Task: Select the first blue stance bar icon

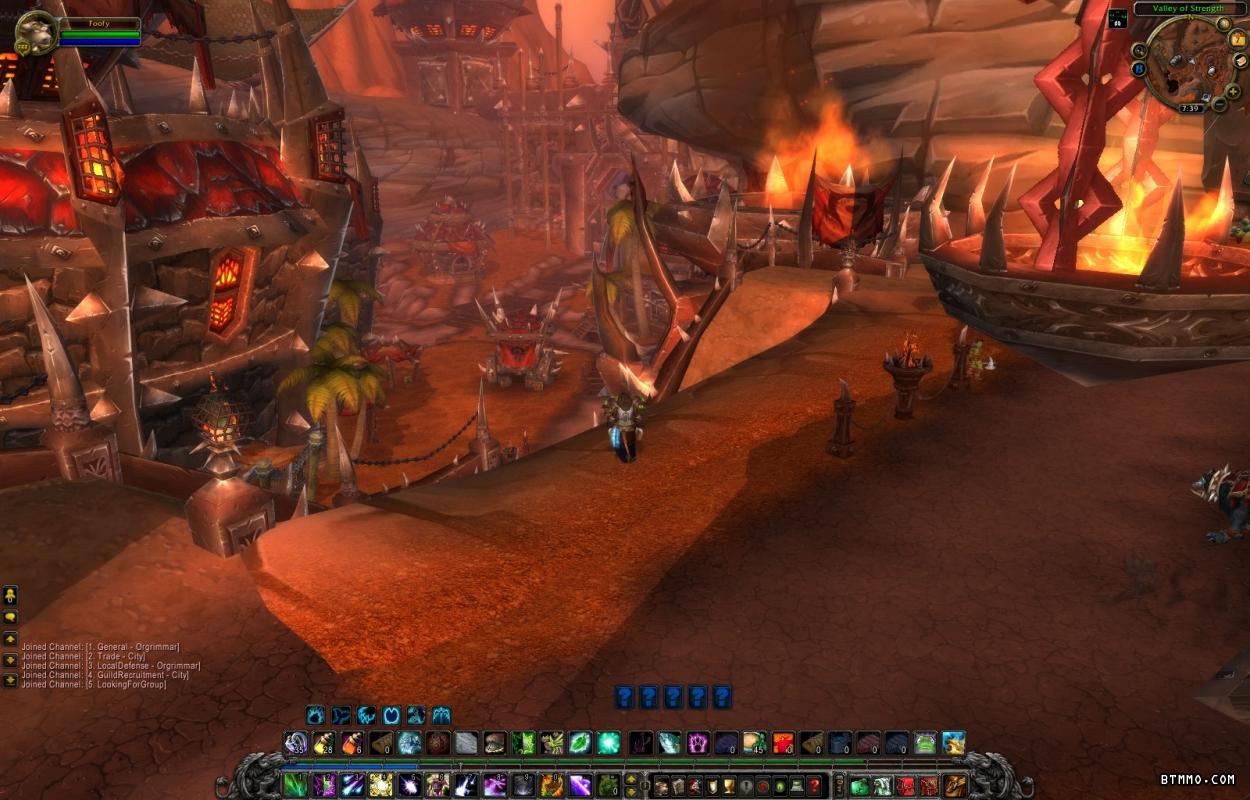Action: click(x=316, y=715)
